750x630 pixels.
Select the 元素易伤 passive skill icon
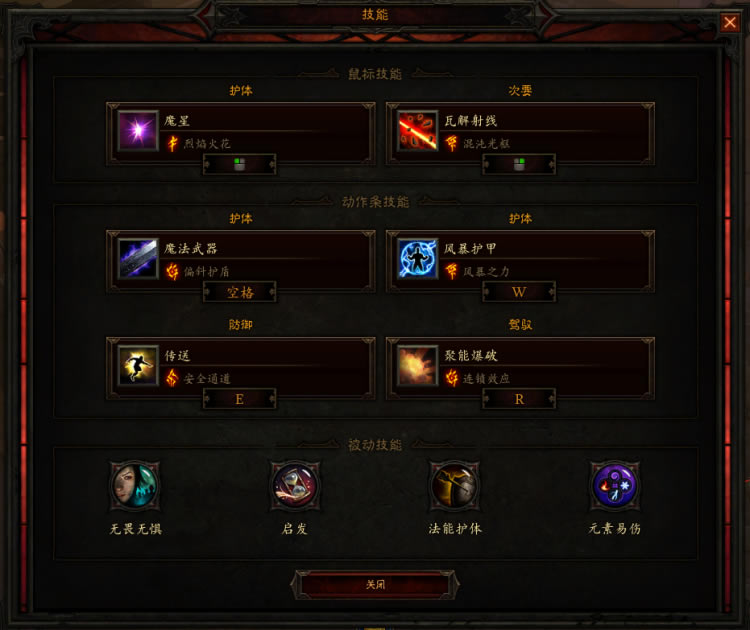pyautogui.click(x=615, y=487)
